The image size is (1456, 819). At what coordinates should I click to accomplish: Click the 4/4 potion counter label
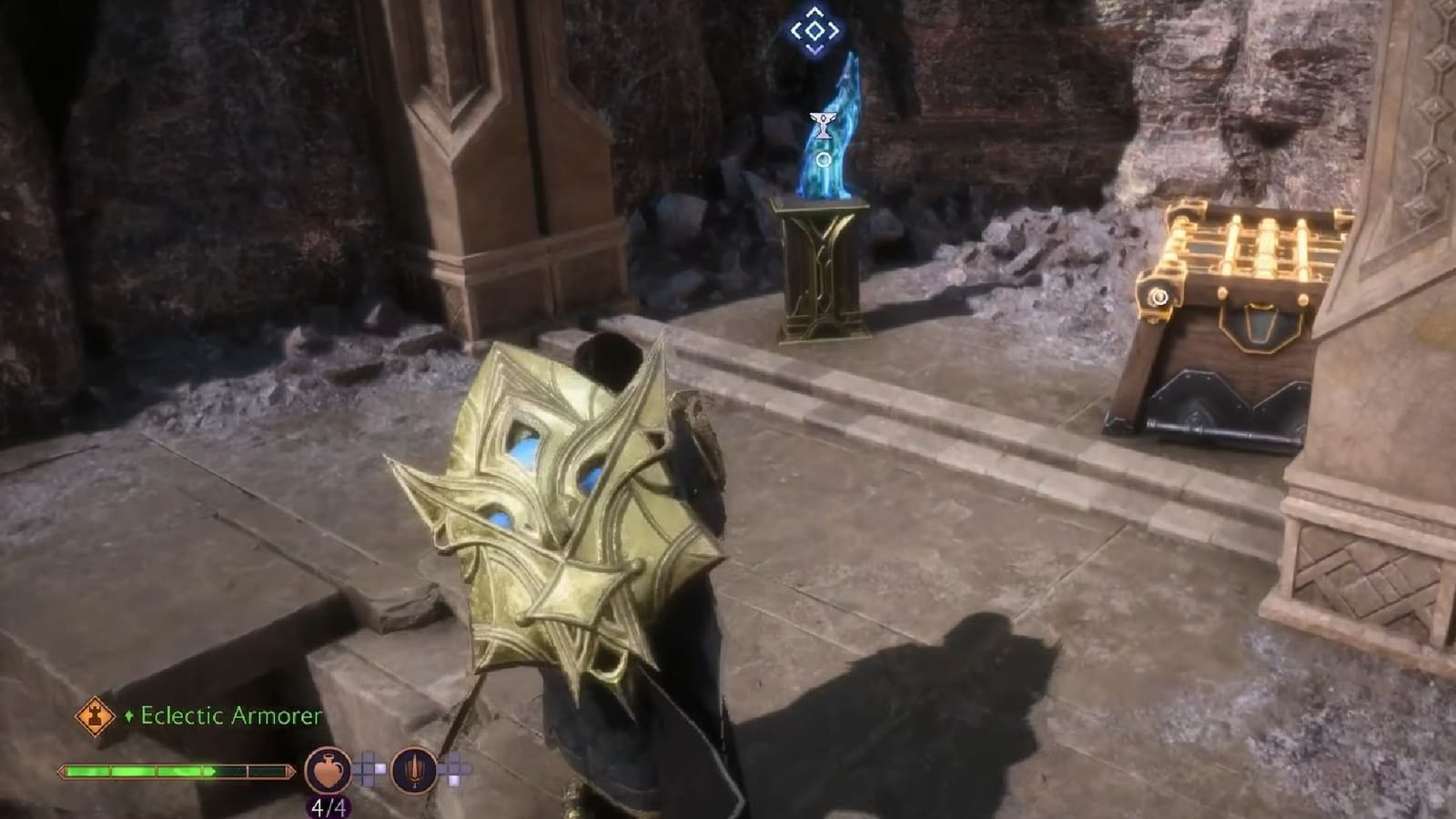[328, 806]
